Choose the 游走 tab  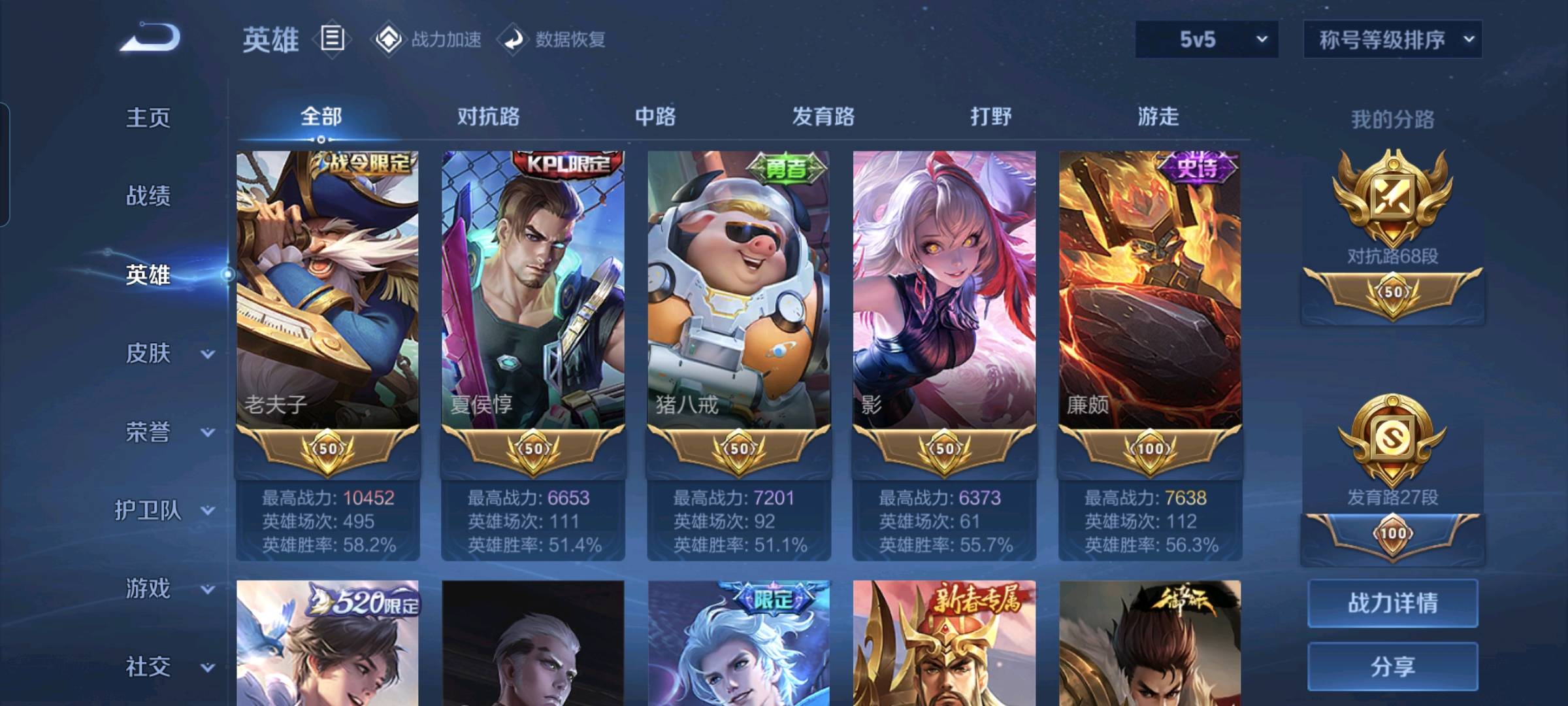coord(1158,116)
